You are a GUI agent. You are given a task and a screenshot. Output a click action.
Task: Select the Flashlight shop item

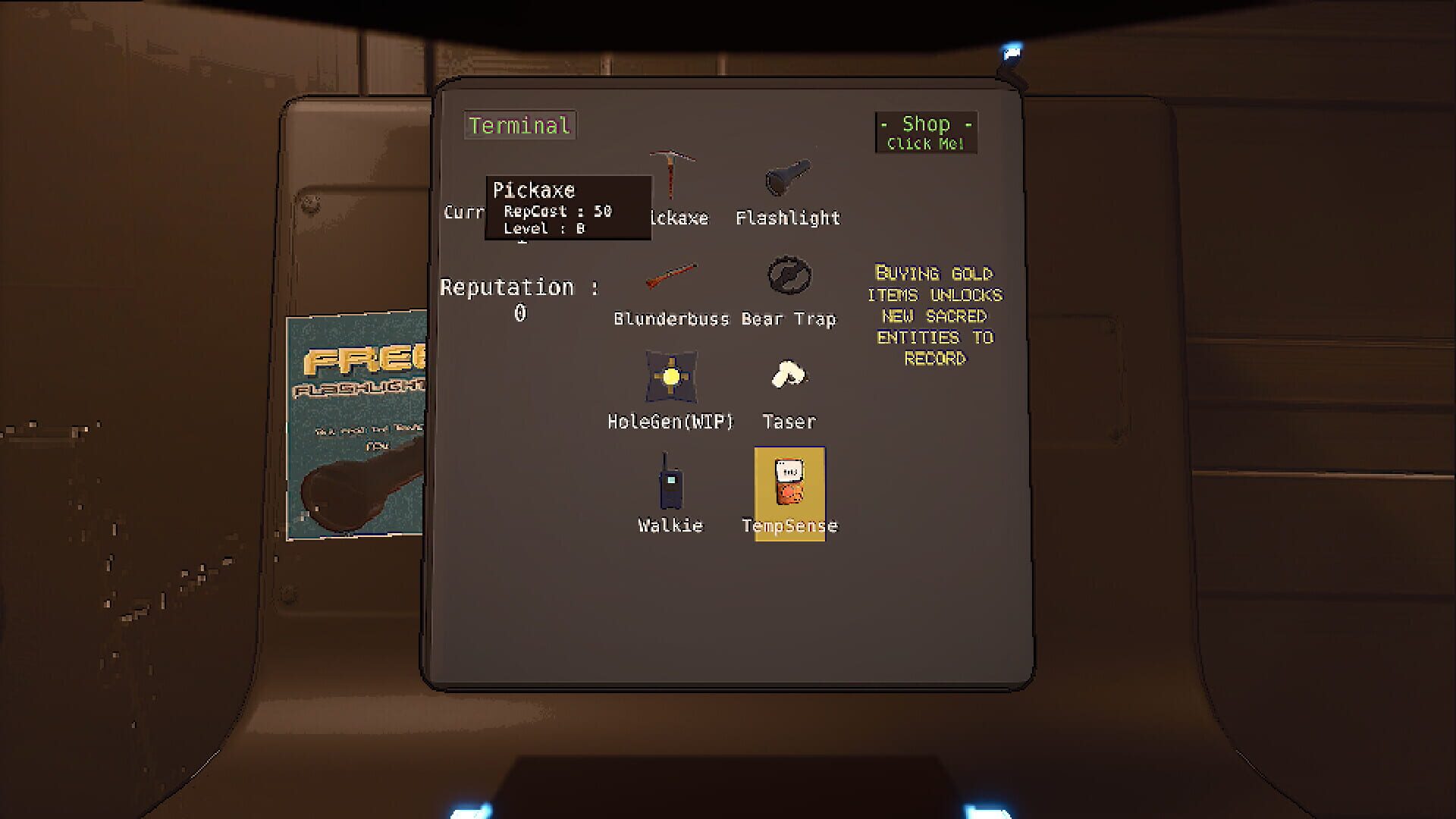coord(787,182)
